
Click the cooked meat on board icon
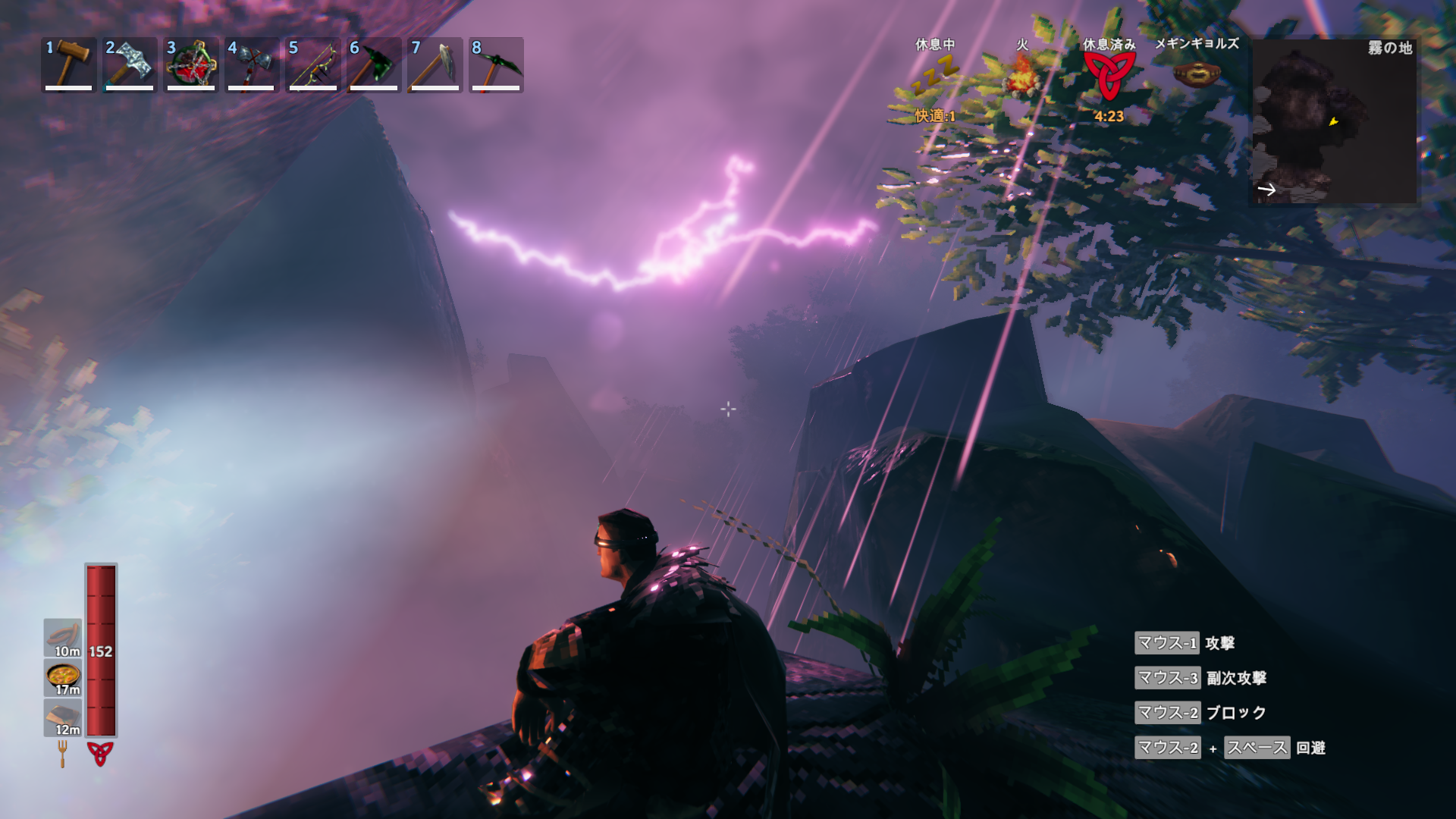pos(63,717)
